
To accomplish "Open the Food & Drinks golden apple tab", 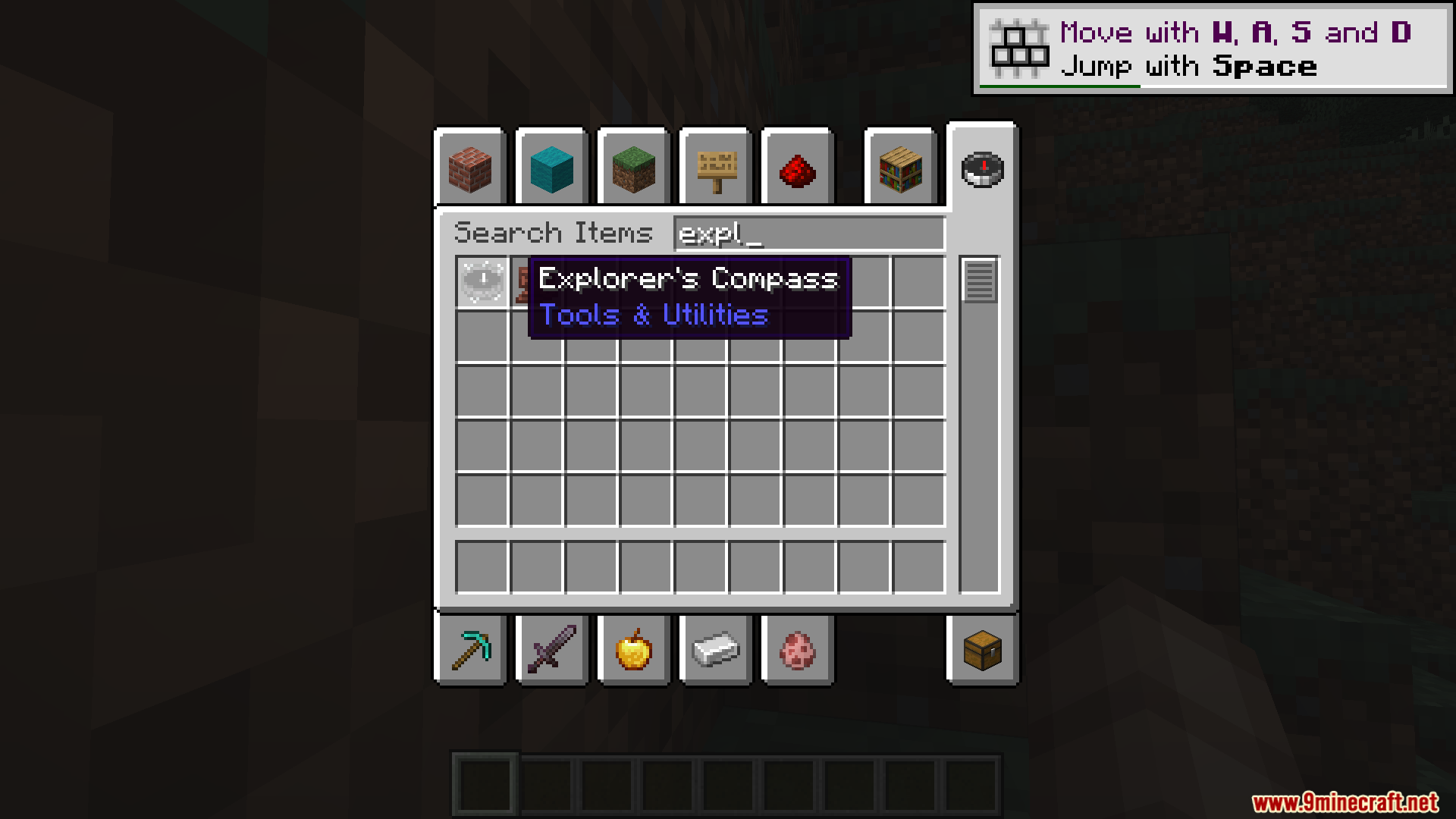I will [x=633, y=651].
